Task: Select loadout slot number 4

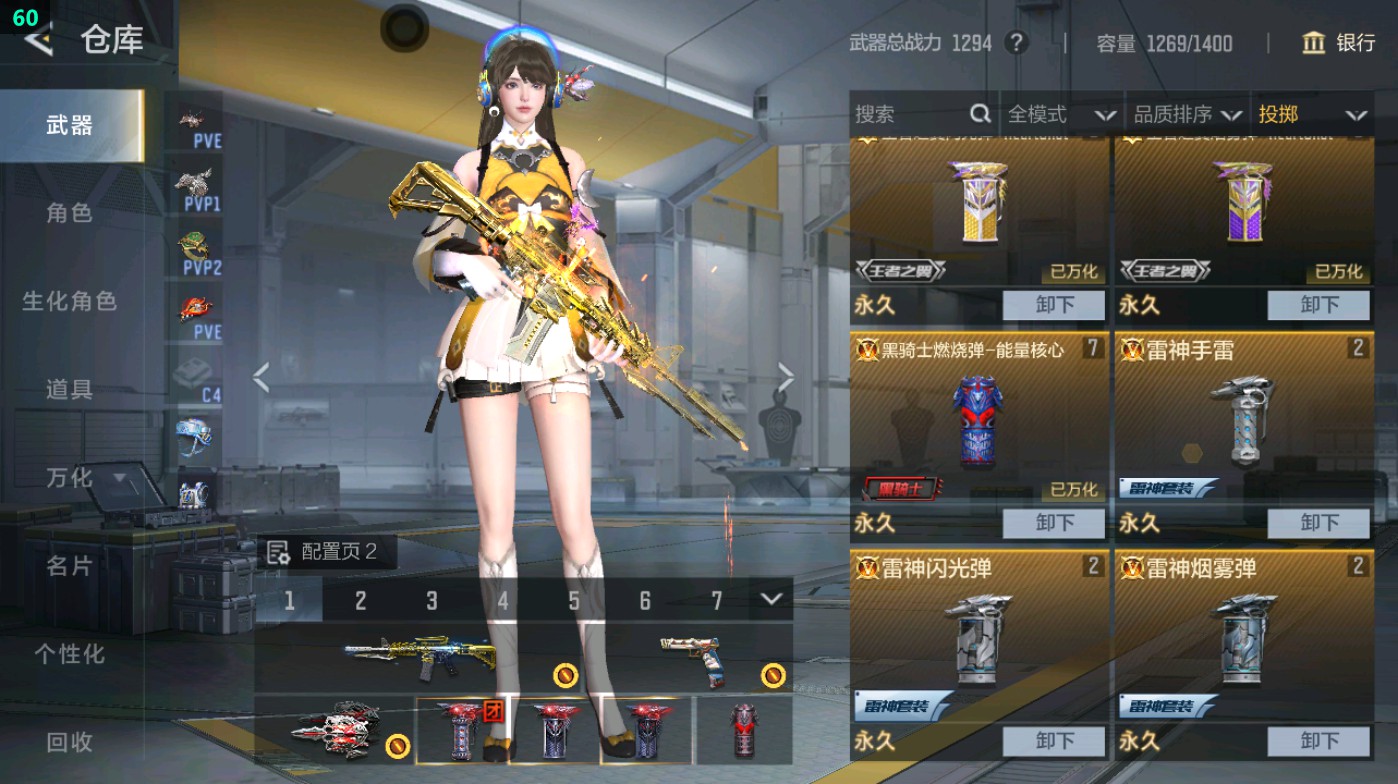Action: coord(502,600)
